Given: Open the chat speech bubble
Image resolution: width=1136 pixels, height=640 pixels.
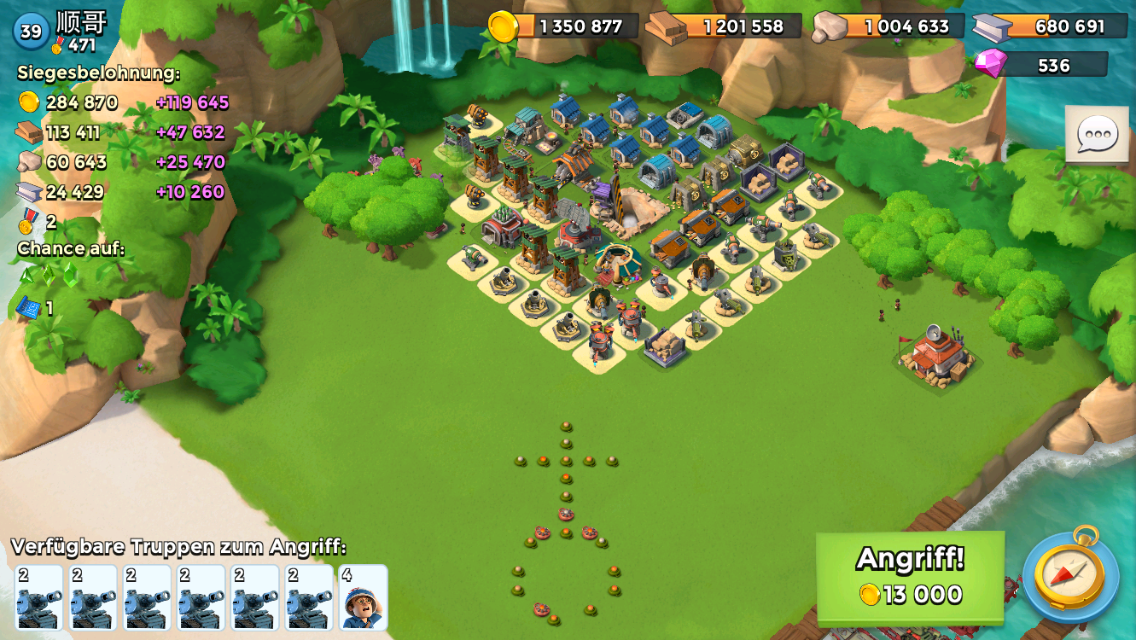Looking at the screenshot, I should [x=1096, y=134].
